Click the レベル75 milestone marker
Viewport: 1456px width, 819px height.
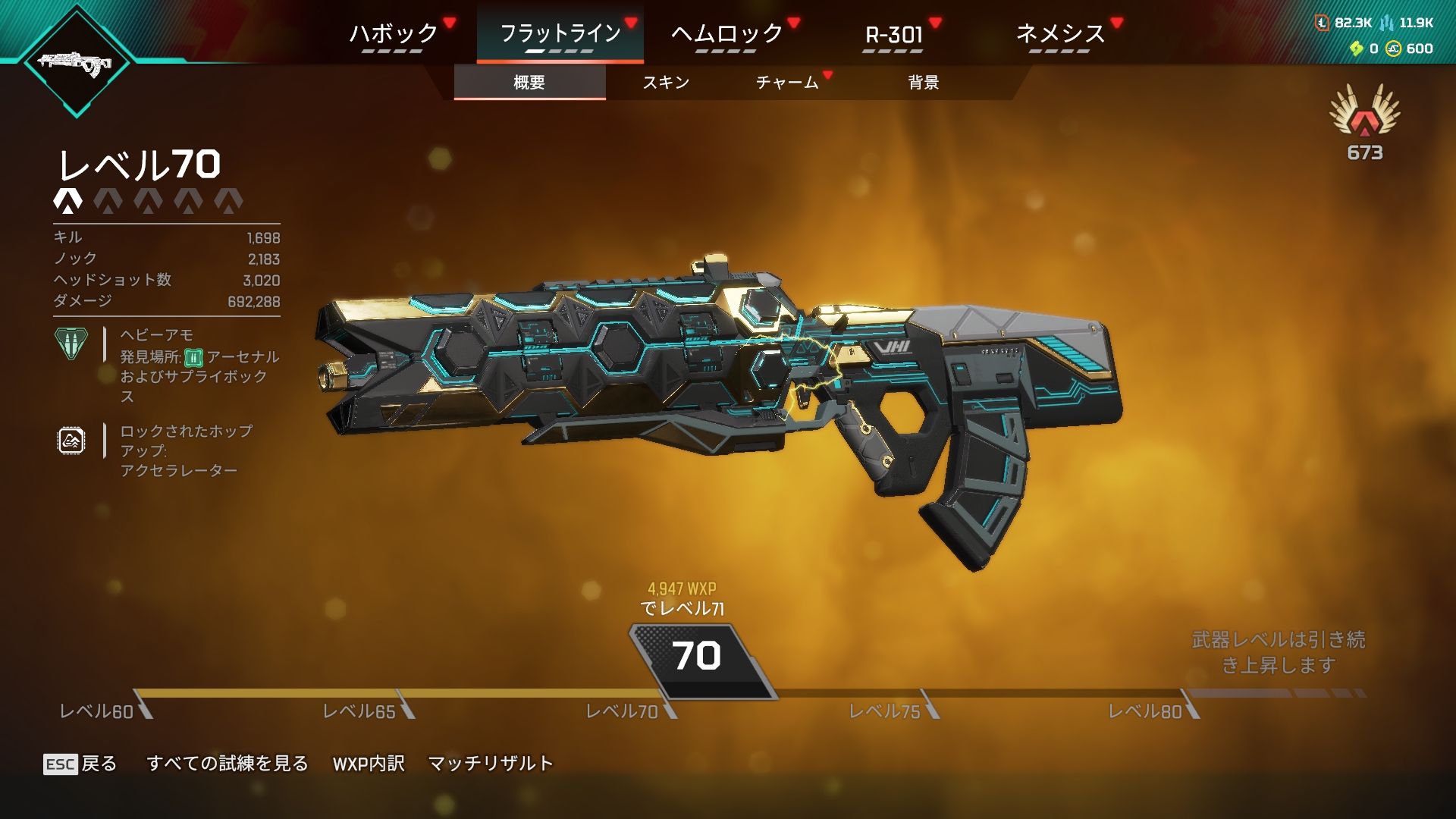pos(893,710)
